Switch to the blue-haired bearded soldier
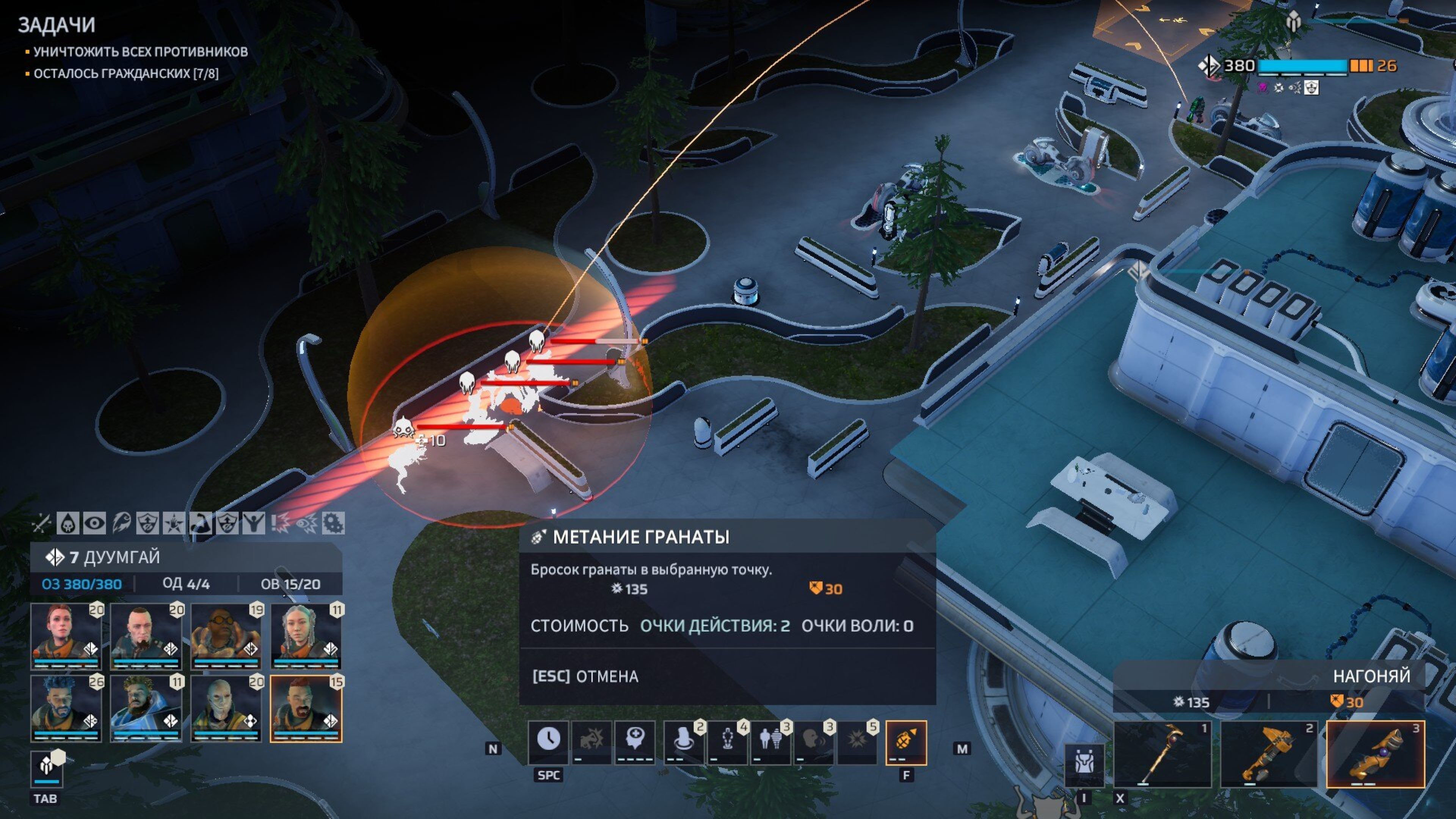 click(66, 708)
